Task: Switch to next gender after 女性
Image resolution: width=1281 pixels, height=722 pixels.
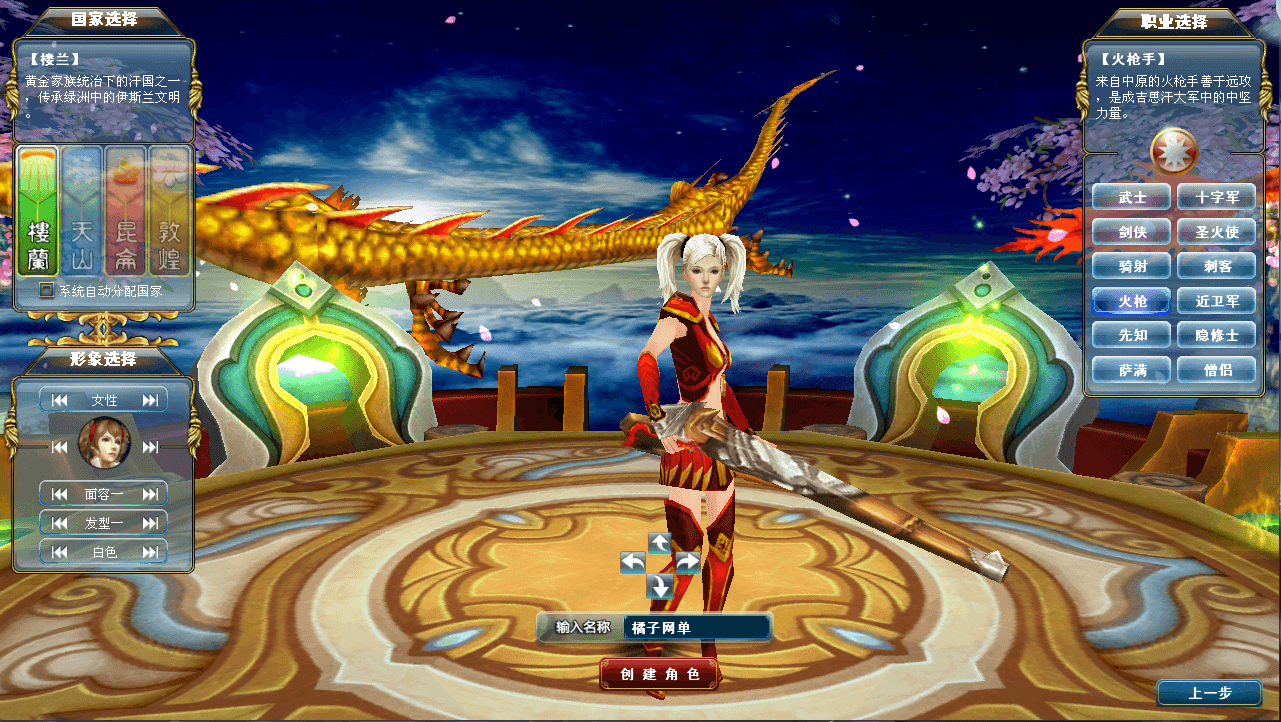Action: 151,400
